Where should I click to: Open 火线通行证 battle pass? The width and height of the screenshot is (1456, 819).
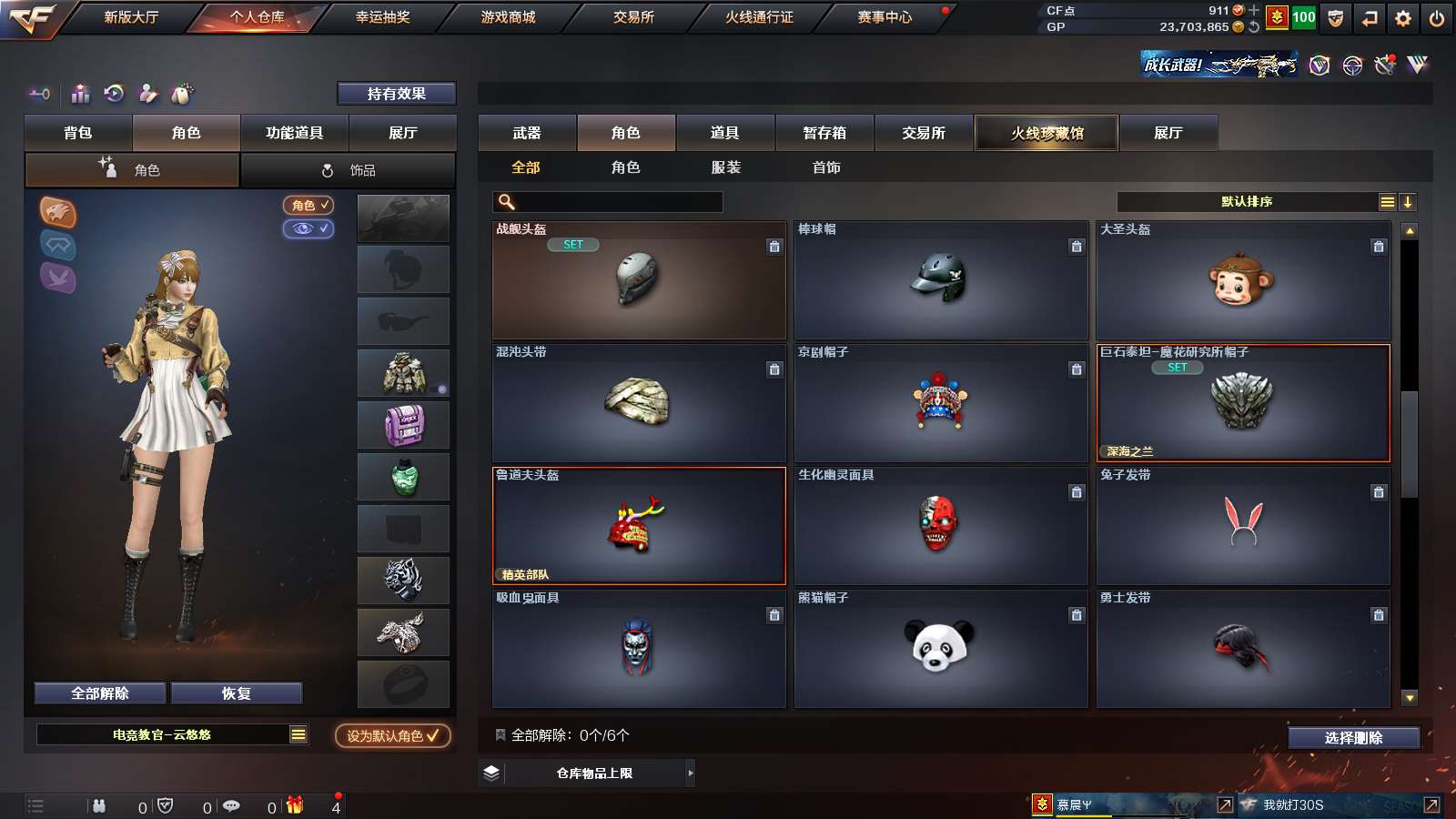[759, 17]
